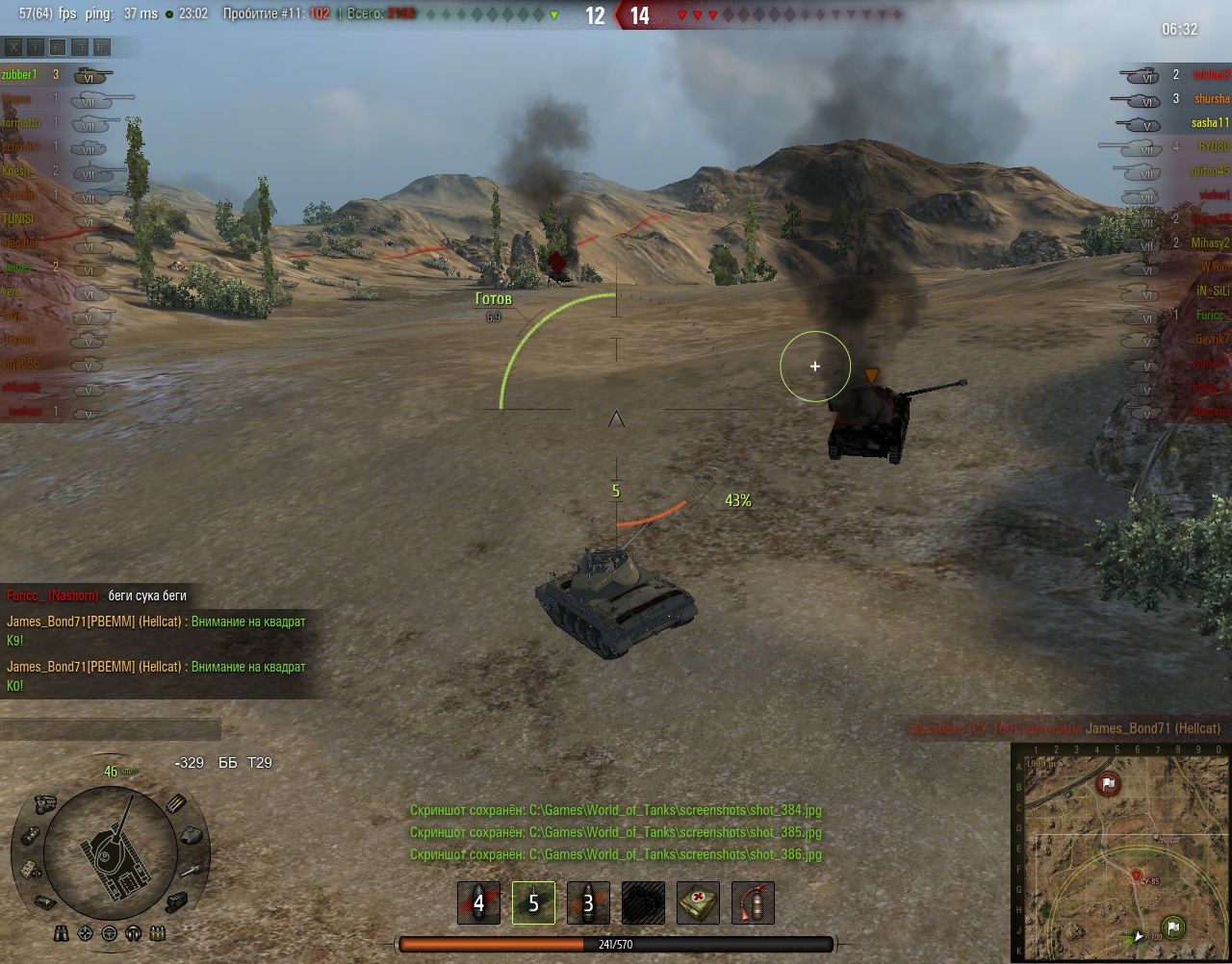1232x964 pixels.
Task: Switch to the shell slot with 3 rounds
Action: (x=588, y=902)
